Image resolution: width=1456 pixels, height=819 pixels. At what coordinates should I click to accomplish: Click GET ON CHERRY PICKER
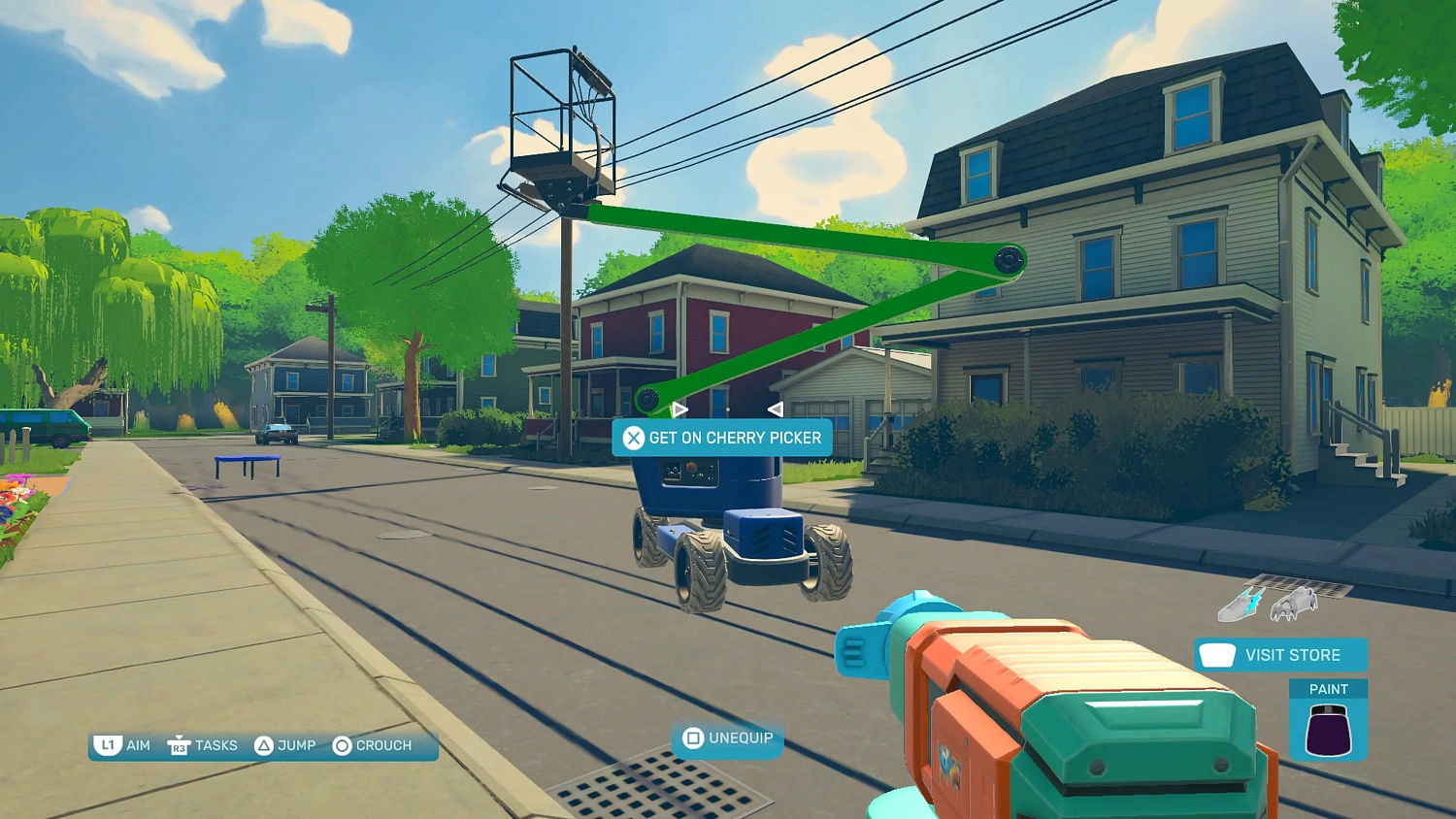(735, 438)
